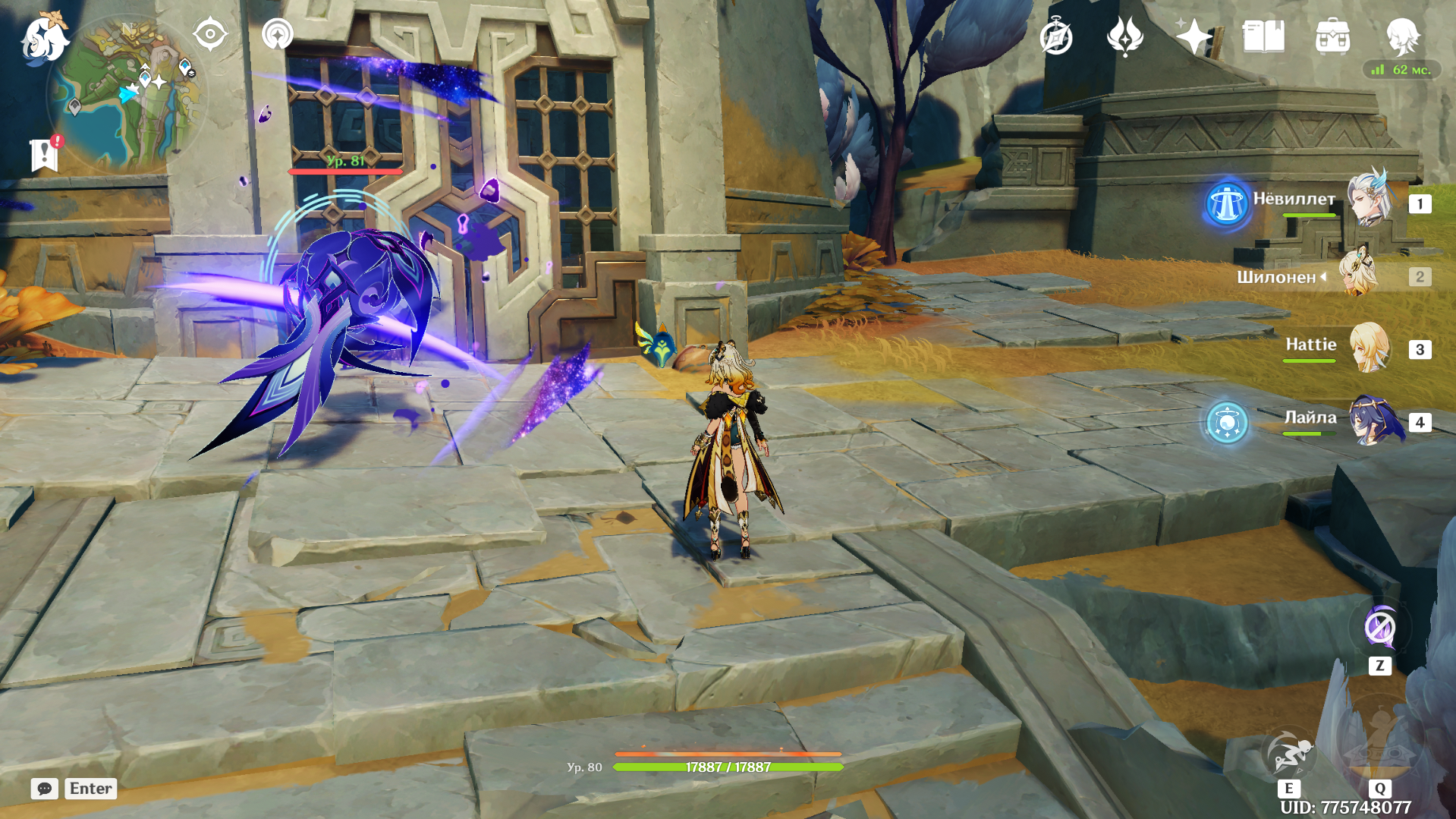The image size is (1456, 819).
Task: Open the signal beacon icon beside the minimap
Action: (x=277, y=35)
